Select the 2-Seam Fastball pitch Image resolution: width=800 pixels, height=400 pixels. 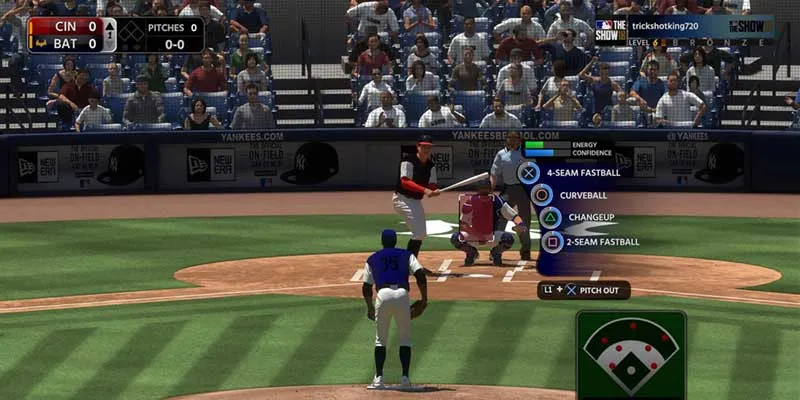(553, 241)
